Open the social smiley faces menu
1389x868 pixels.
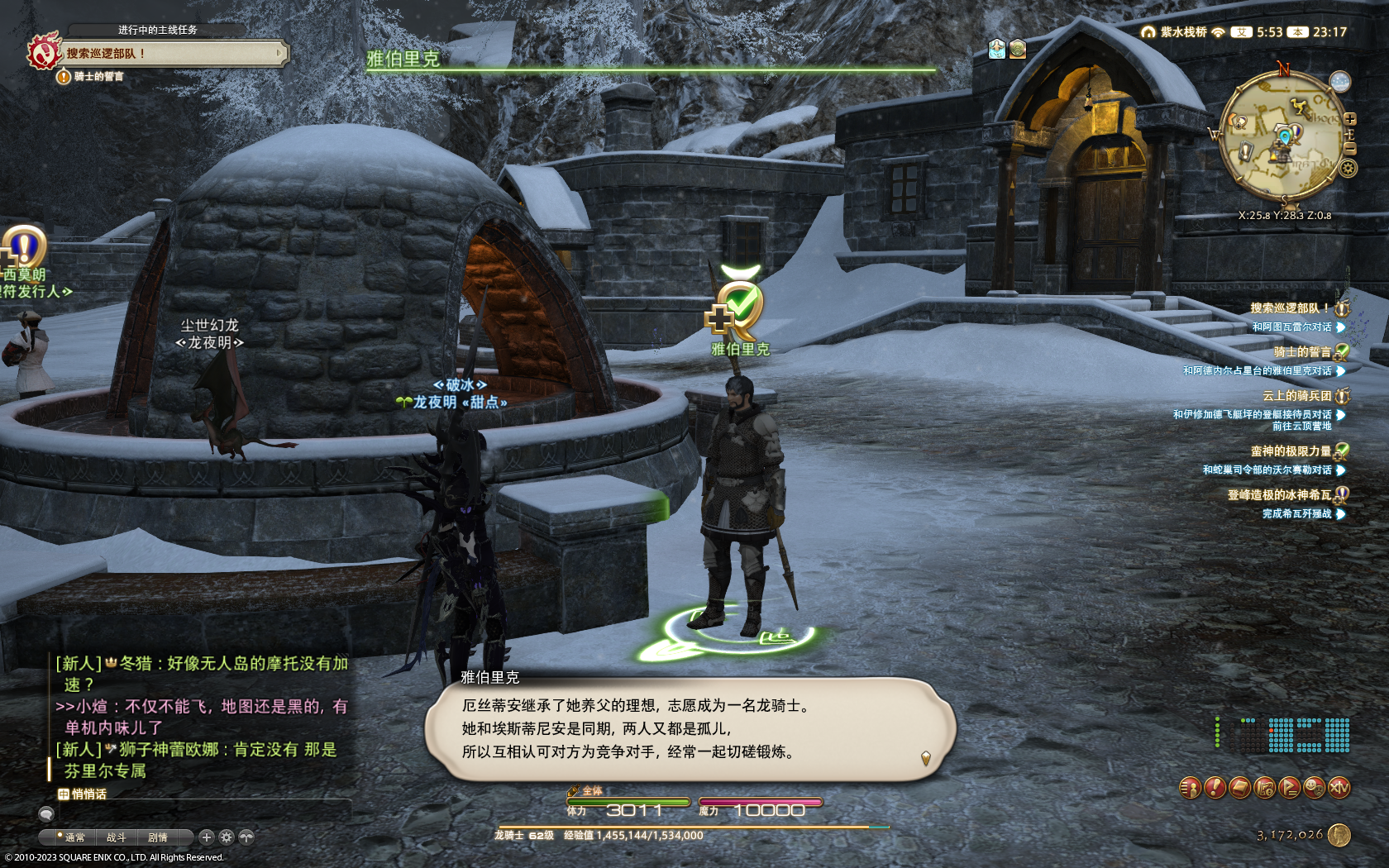tap(1314, 788)
